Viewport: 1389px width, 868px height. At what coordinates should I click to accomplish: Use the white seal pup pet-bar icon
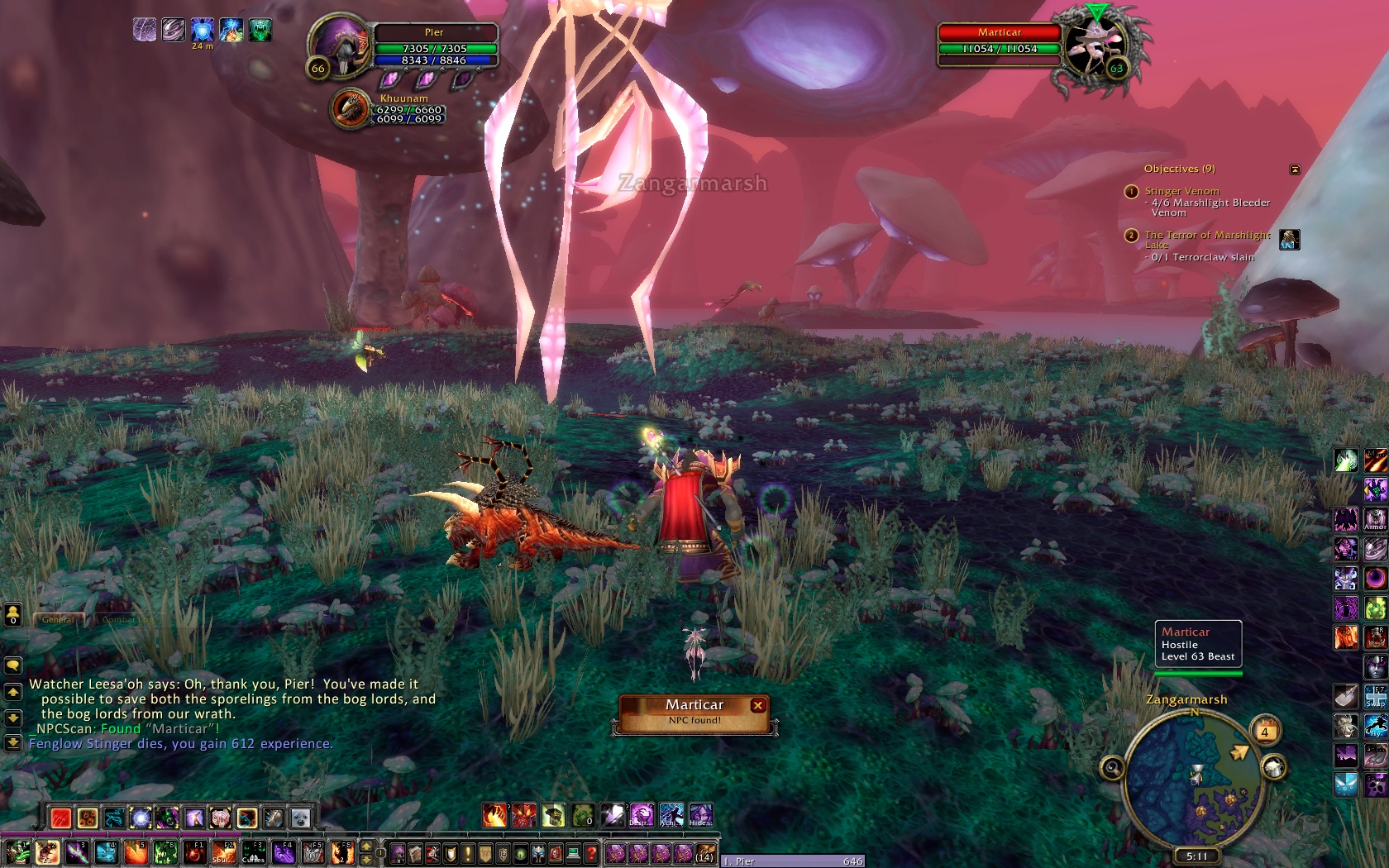(300, 818)
